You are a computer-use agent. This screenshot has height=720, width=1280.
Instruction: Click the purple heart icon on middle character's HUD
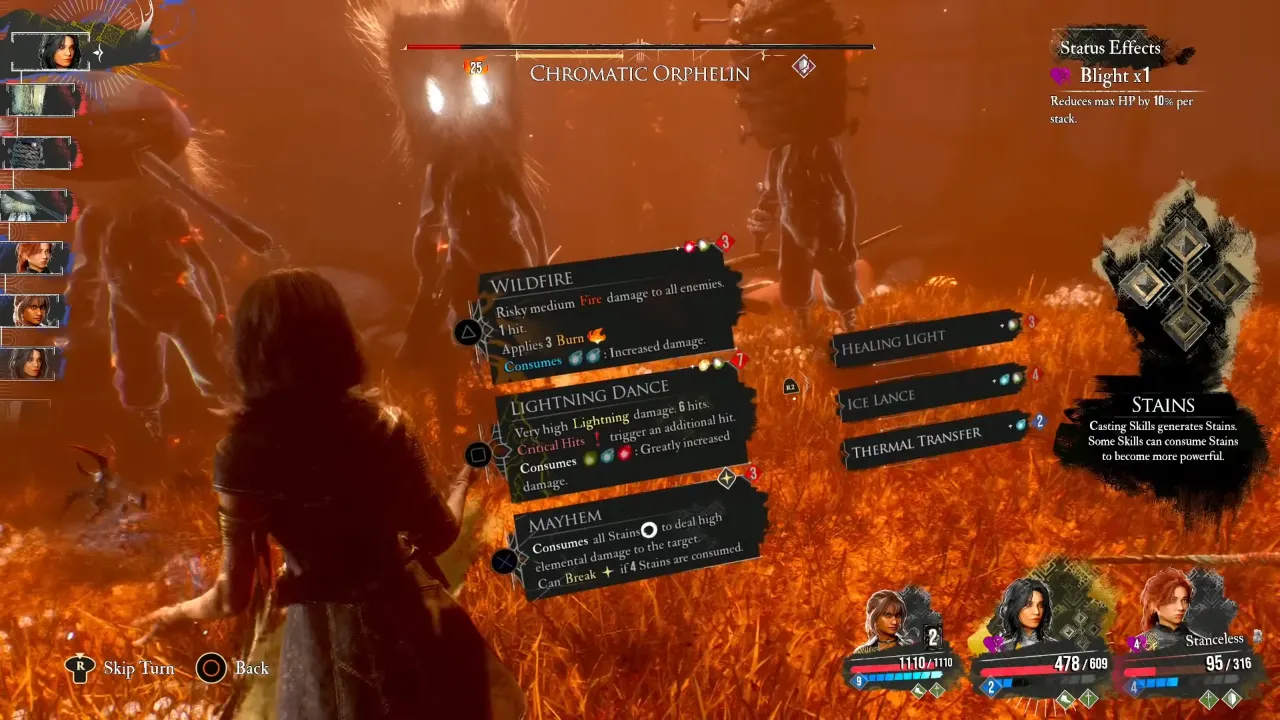point(994,643)
